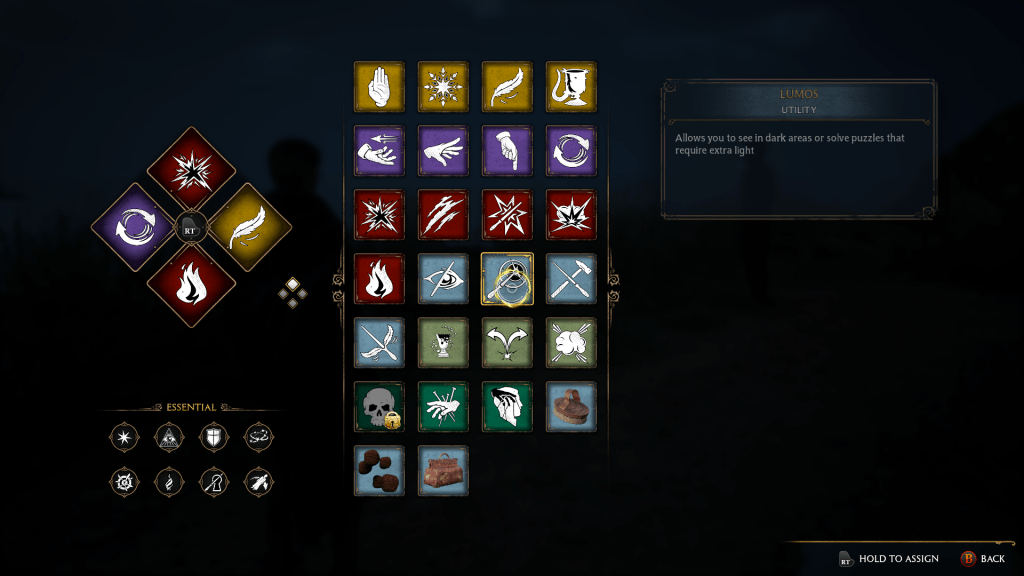1024x576 pixels.
Task: Pick the yellow goblet transformation spell
Action: point(571,87)
